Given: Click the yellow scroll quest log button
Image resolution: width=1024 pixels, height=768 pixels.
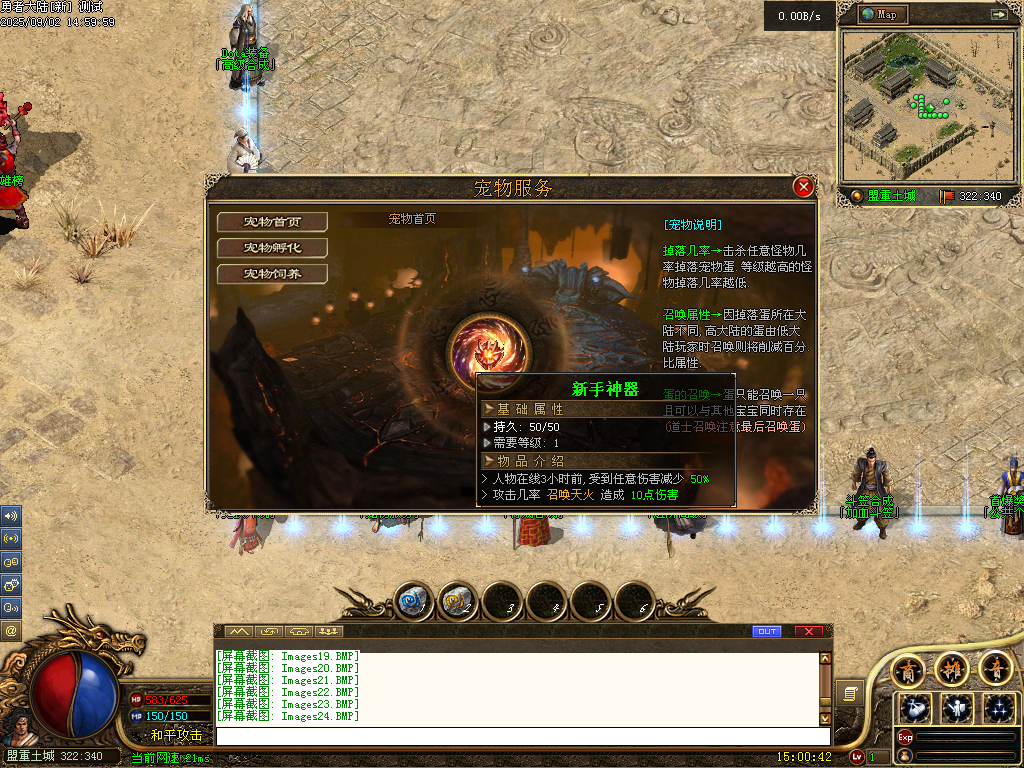Looking at the screenshot, I should point(850,692).
